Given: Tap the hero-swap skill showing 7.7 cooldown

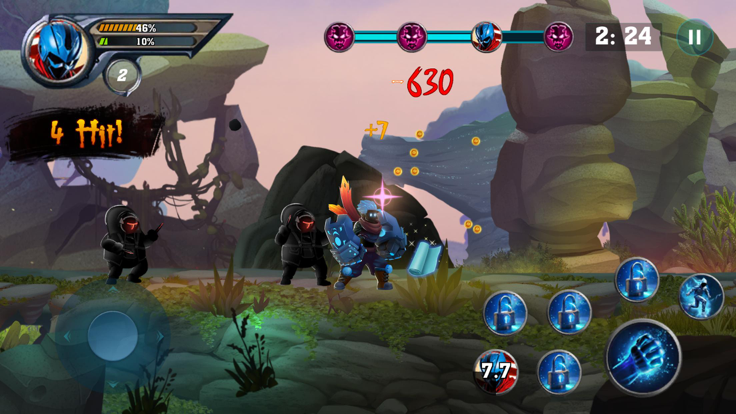Looking at the screenshot, I should pyautogui.click(x=496, y=371).
